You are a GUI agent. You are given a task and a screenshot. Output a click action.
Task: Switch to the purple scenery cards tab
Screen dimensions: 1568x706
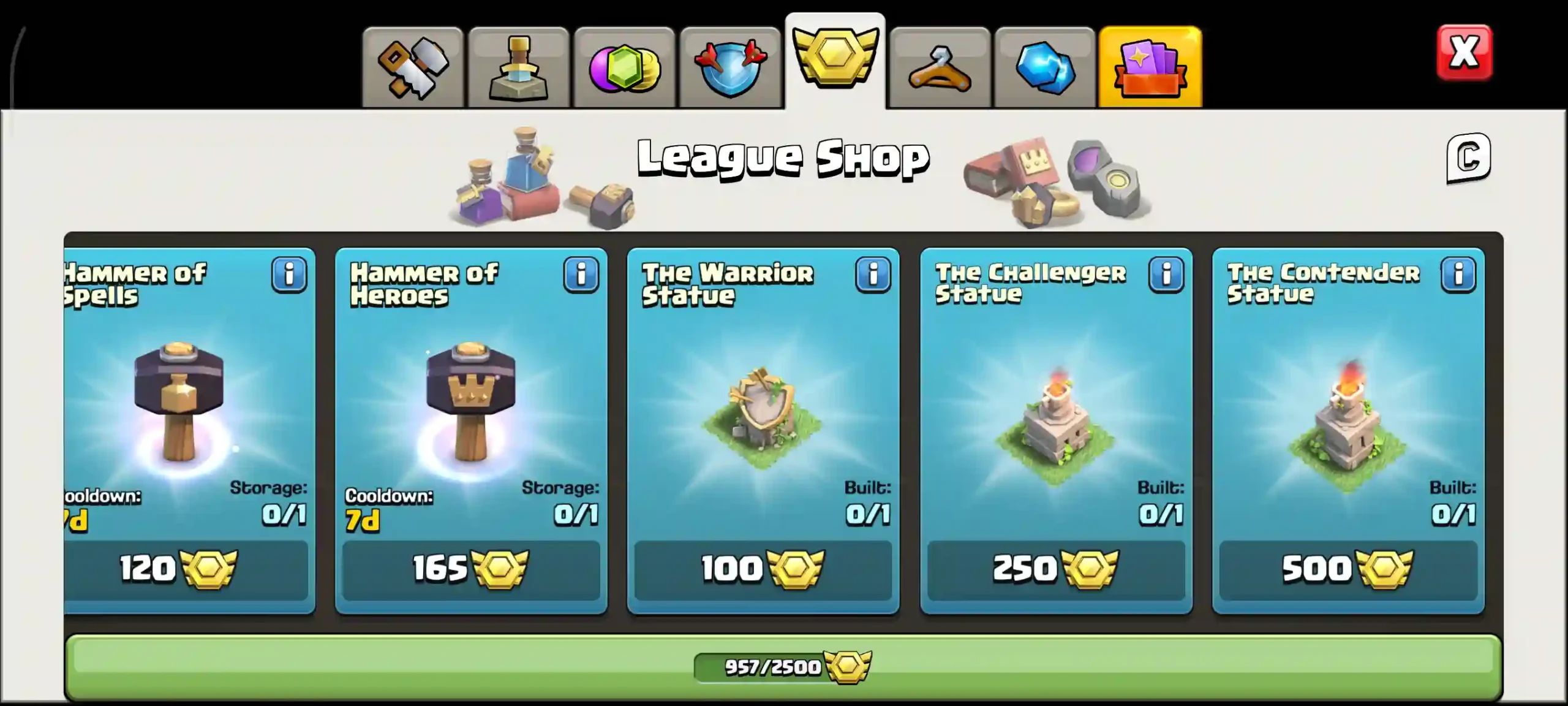pyautogui.click(x=1150, y=66)
